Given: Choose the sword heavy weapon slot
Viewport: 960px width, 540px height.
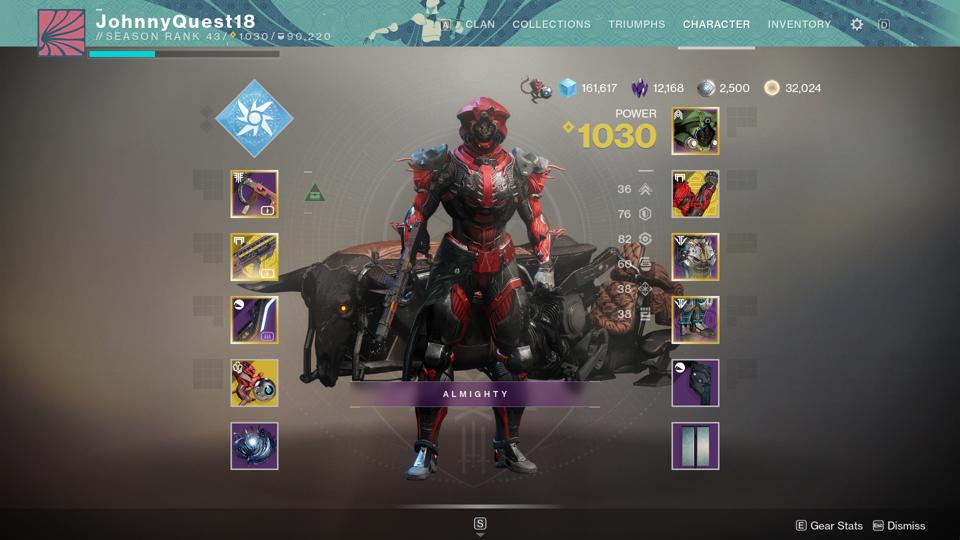Looking at the screenshot, I should click(x=254, y=320).
